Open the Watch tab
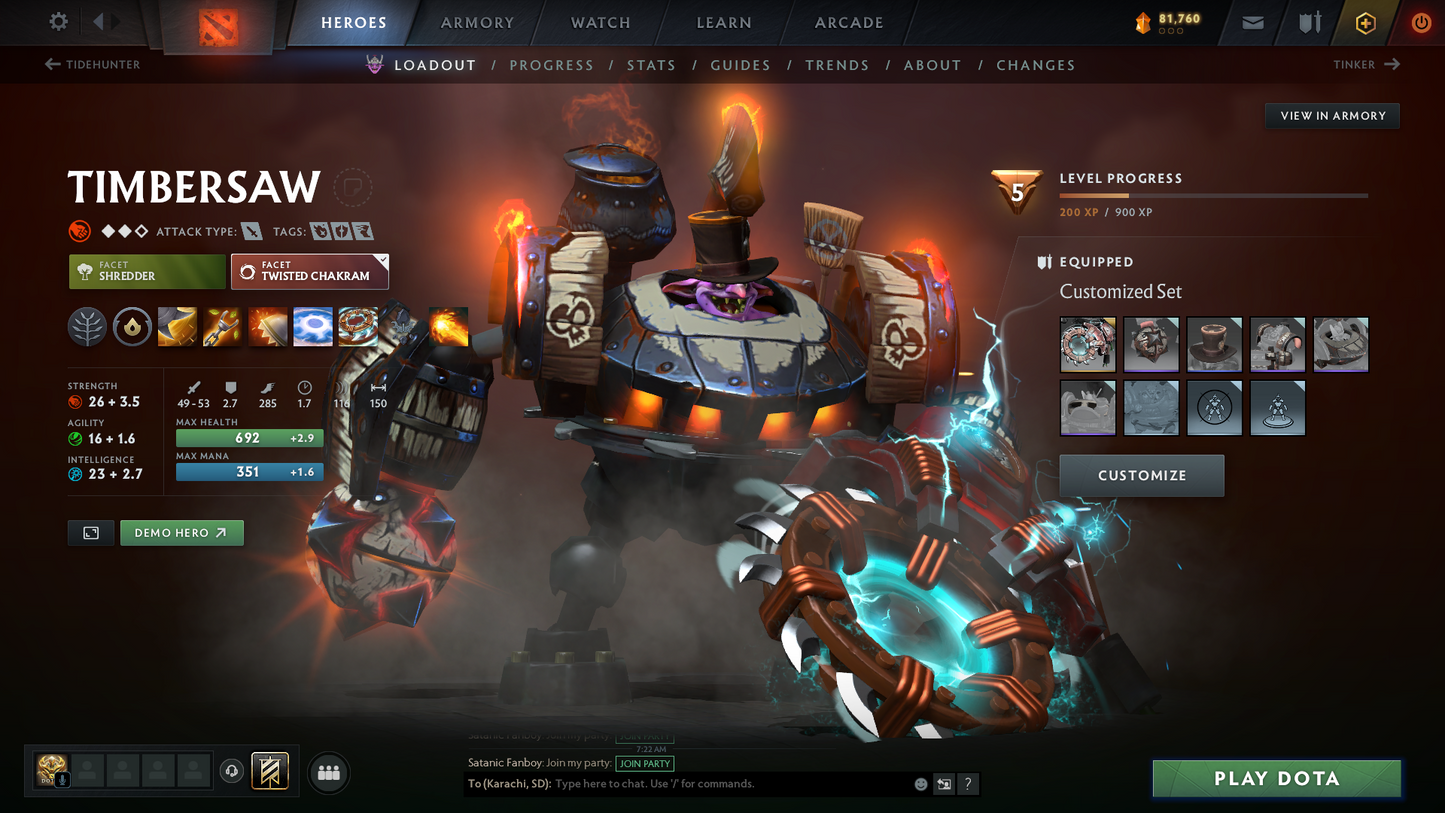This screenshot has width=1445, height=813. coord(600,23)
